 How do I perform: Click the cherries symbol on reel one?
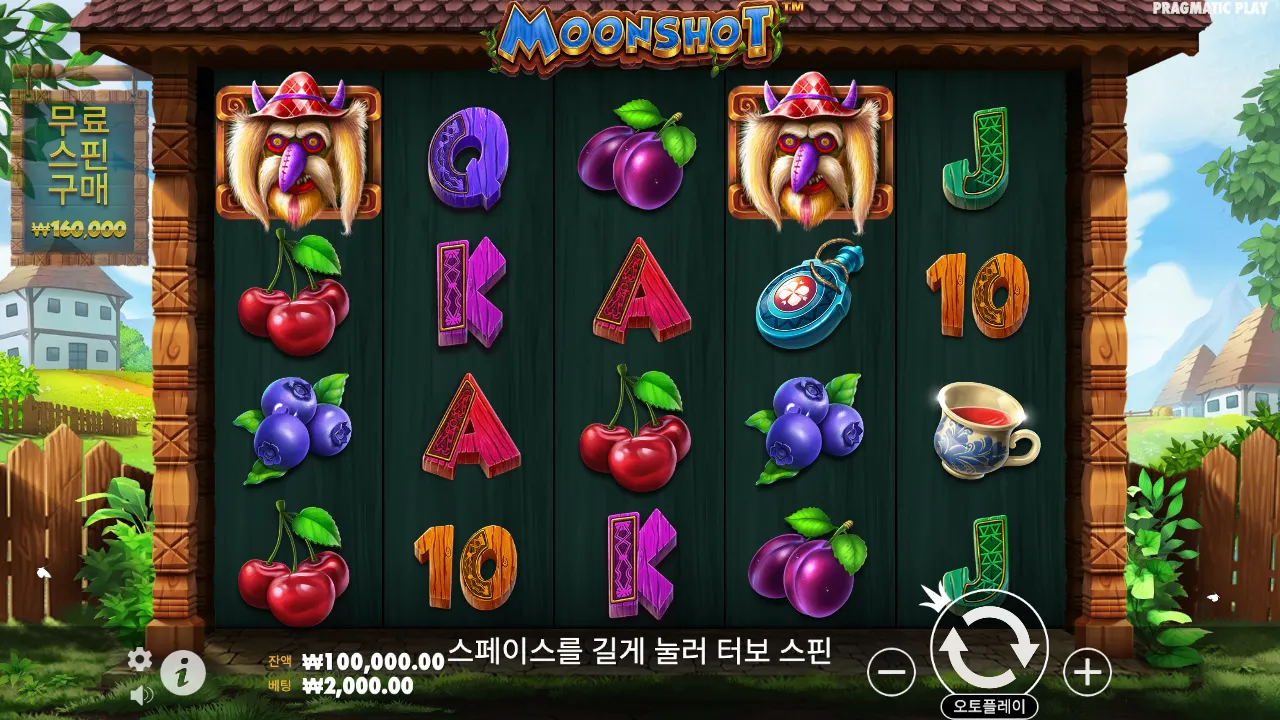point(295,300)
